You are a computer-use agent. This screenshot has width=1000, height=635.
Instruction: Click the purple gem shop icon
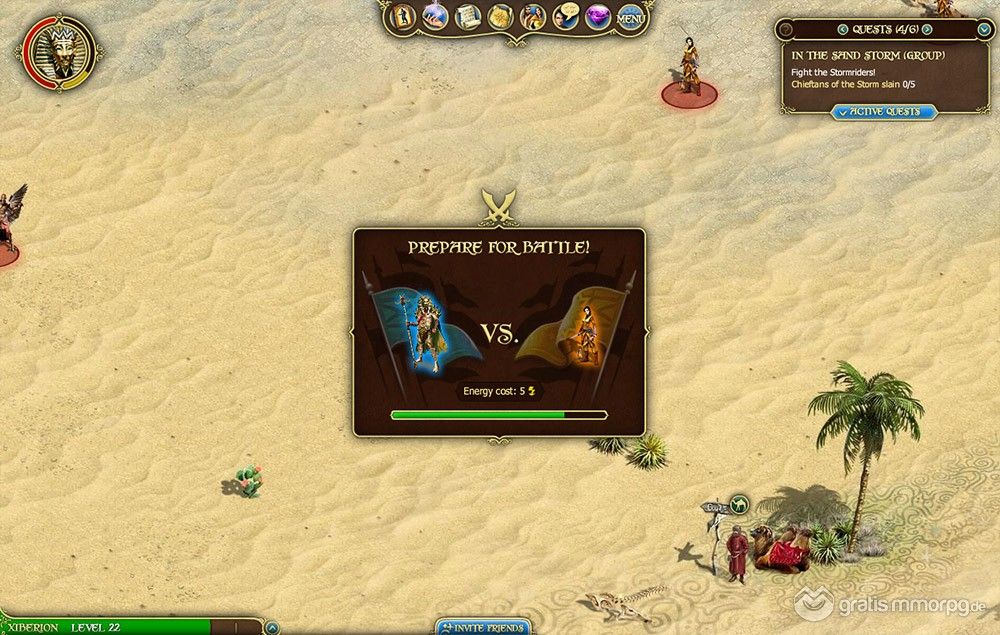pyautogui.click(x=598, y=17)
